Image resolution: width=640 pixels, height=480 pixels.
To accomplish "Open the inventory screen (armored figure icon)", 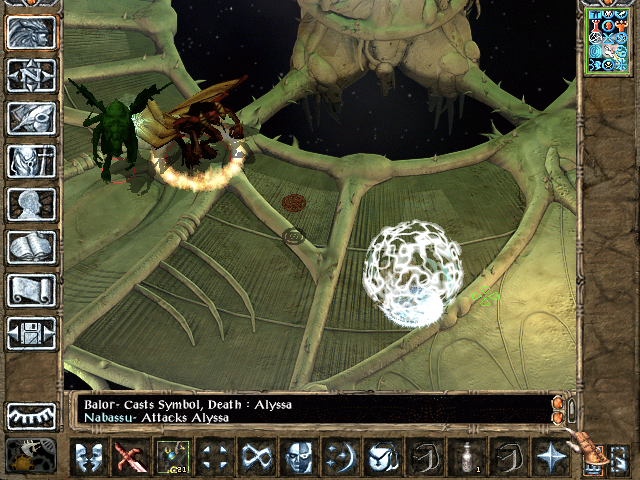I will point(31,161).
